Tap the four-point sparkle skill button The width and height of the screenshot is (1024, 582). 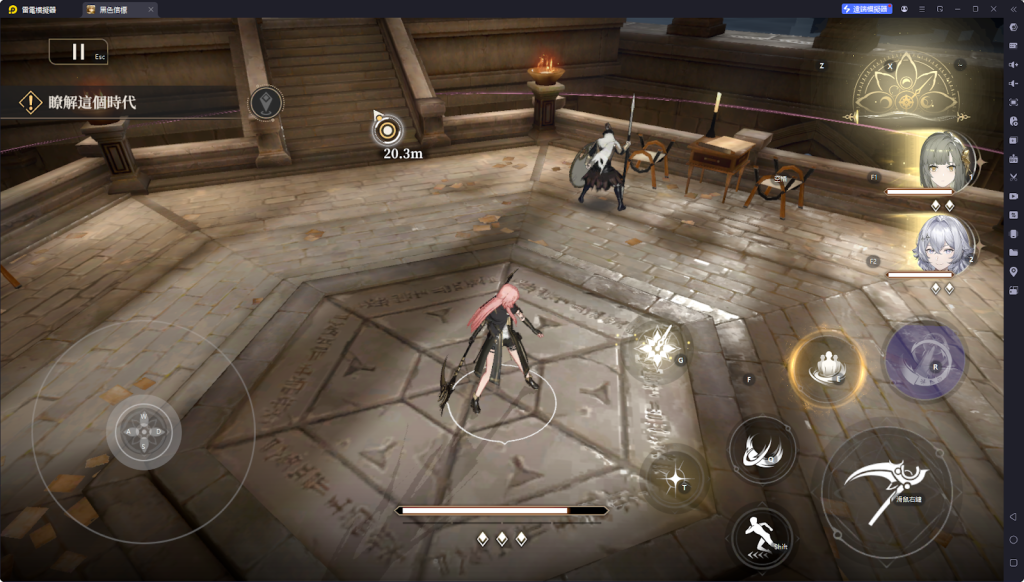pyautogui.click(x=676, y=479)
